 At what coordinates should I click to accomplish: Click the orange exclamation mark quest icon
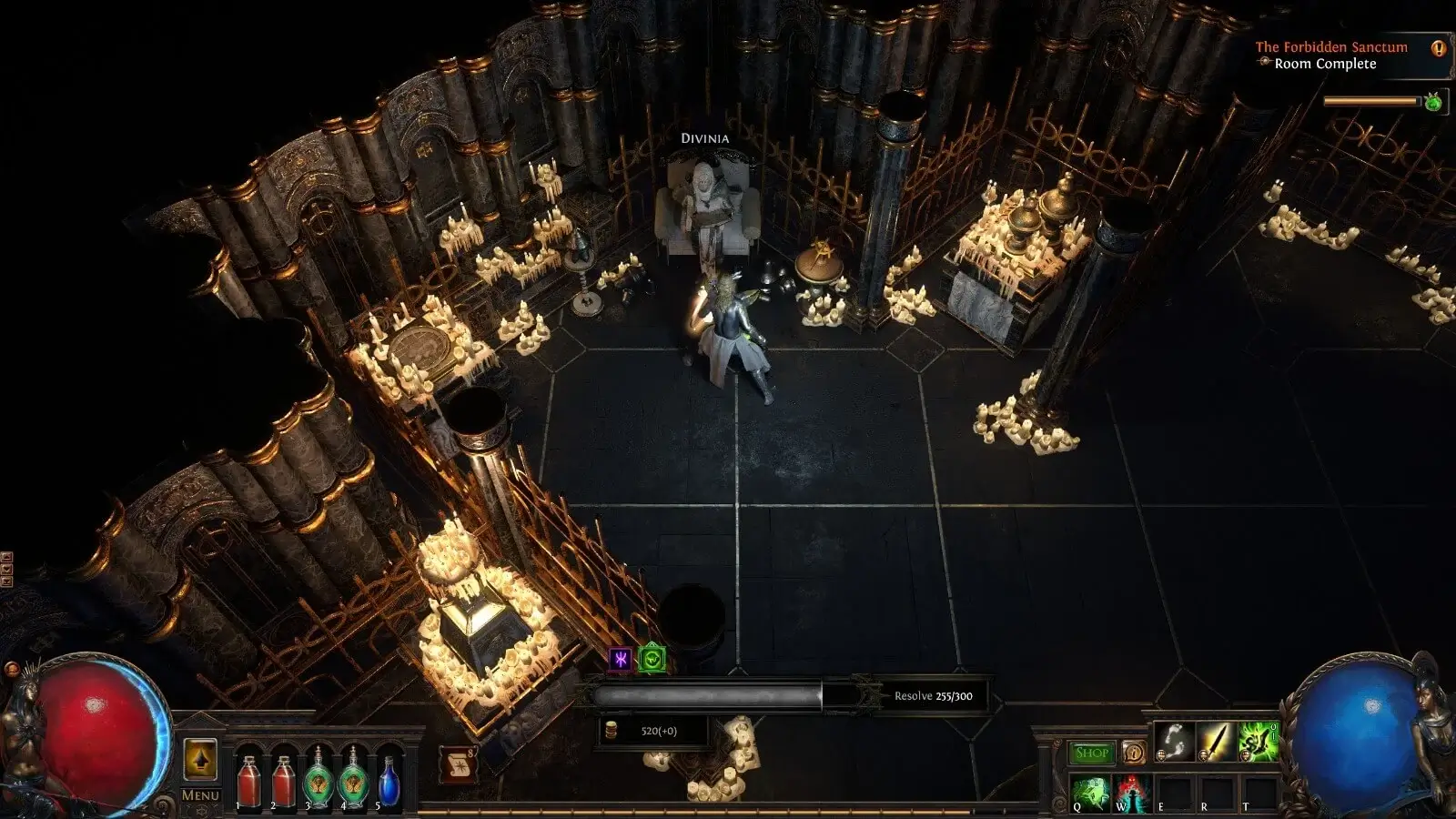[1438, 48]
